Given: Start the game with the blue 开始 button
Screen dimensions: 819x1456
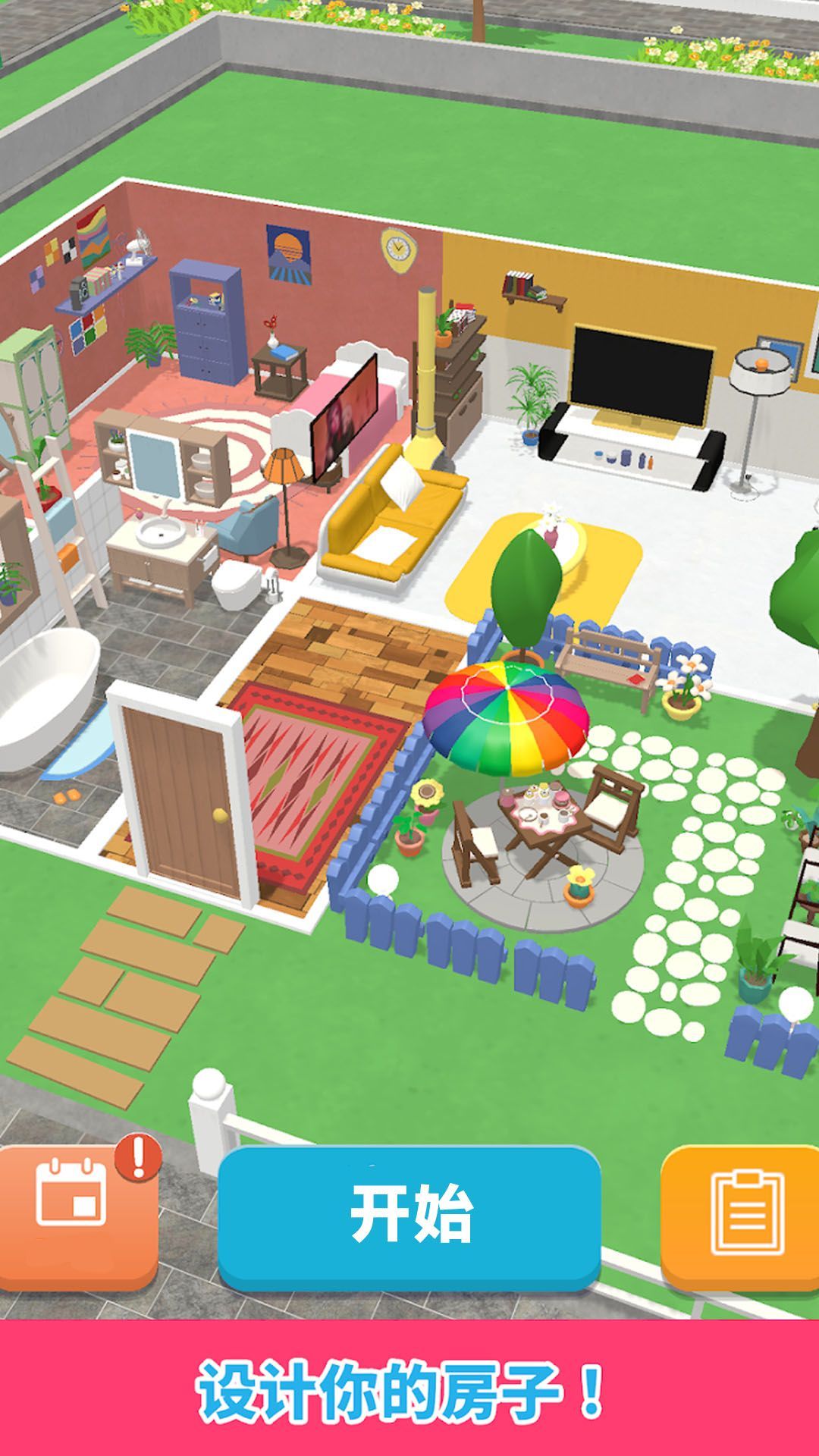Looking at the screenshot, I should (x=409, y=1216).
